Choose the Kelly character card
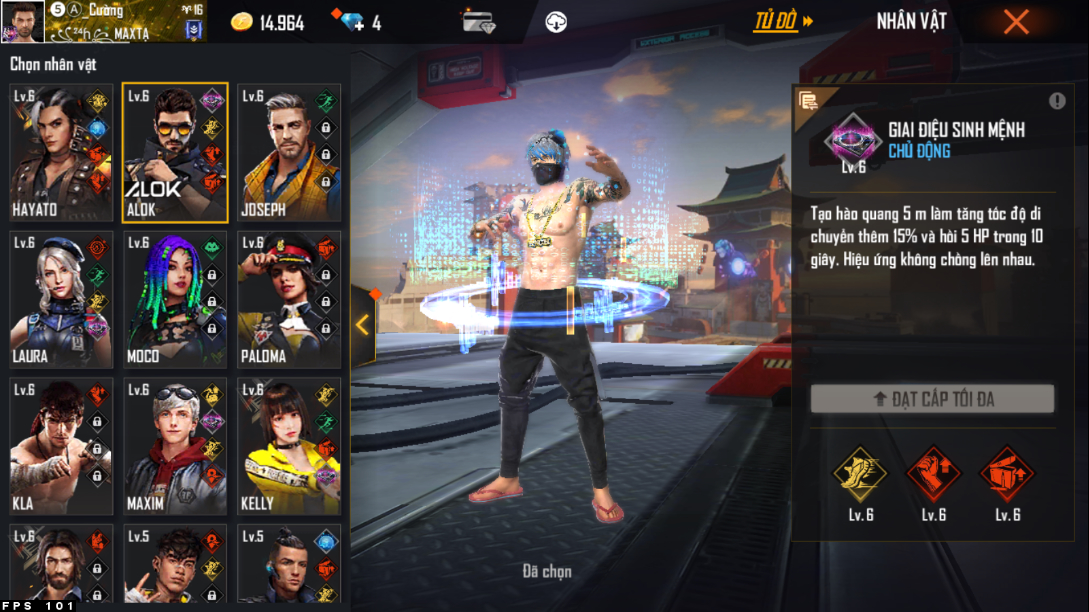 click(289, 446)
